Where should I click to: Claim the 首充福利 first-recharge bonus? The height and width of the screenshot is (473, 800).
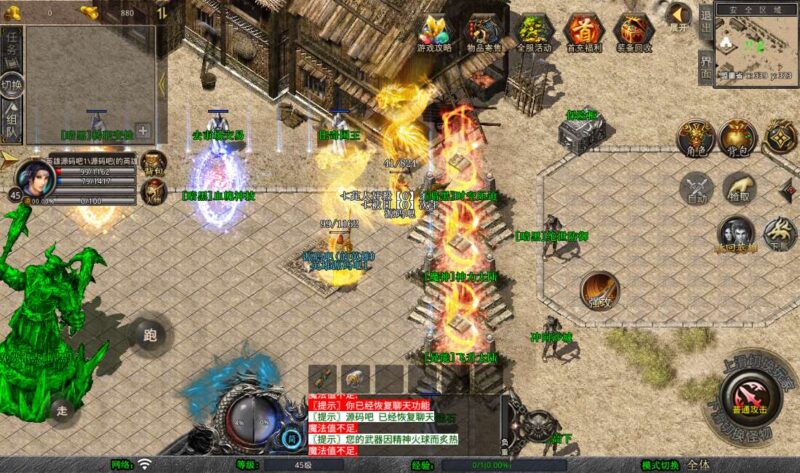pos(584,32)
